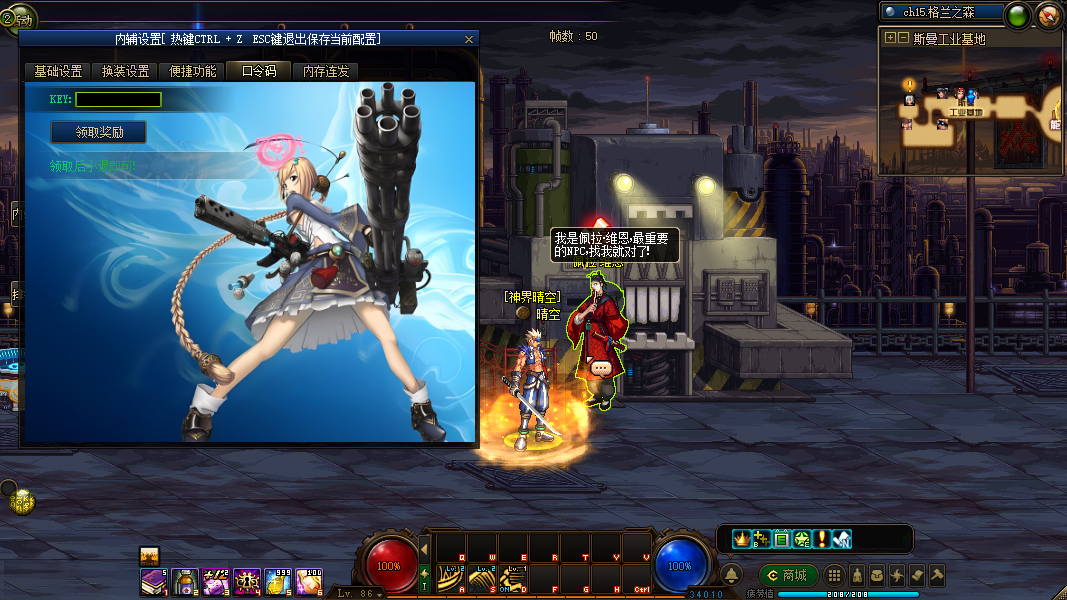
Task: Click the green orb next to channel name
Action: 1018,14
